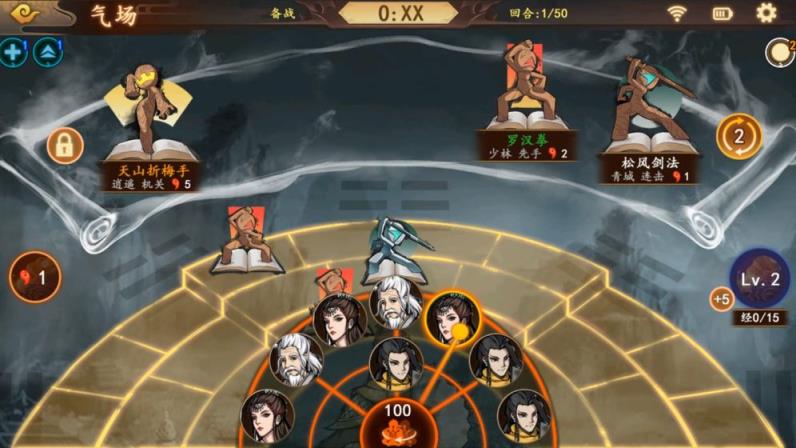The height and width of the screenshot is (448, 796).
Task: Pick the 松风剑法 sword skill card
Action: [x=648, y=120]
